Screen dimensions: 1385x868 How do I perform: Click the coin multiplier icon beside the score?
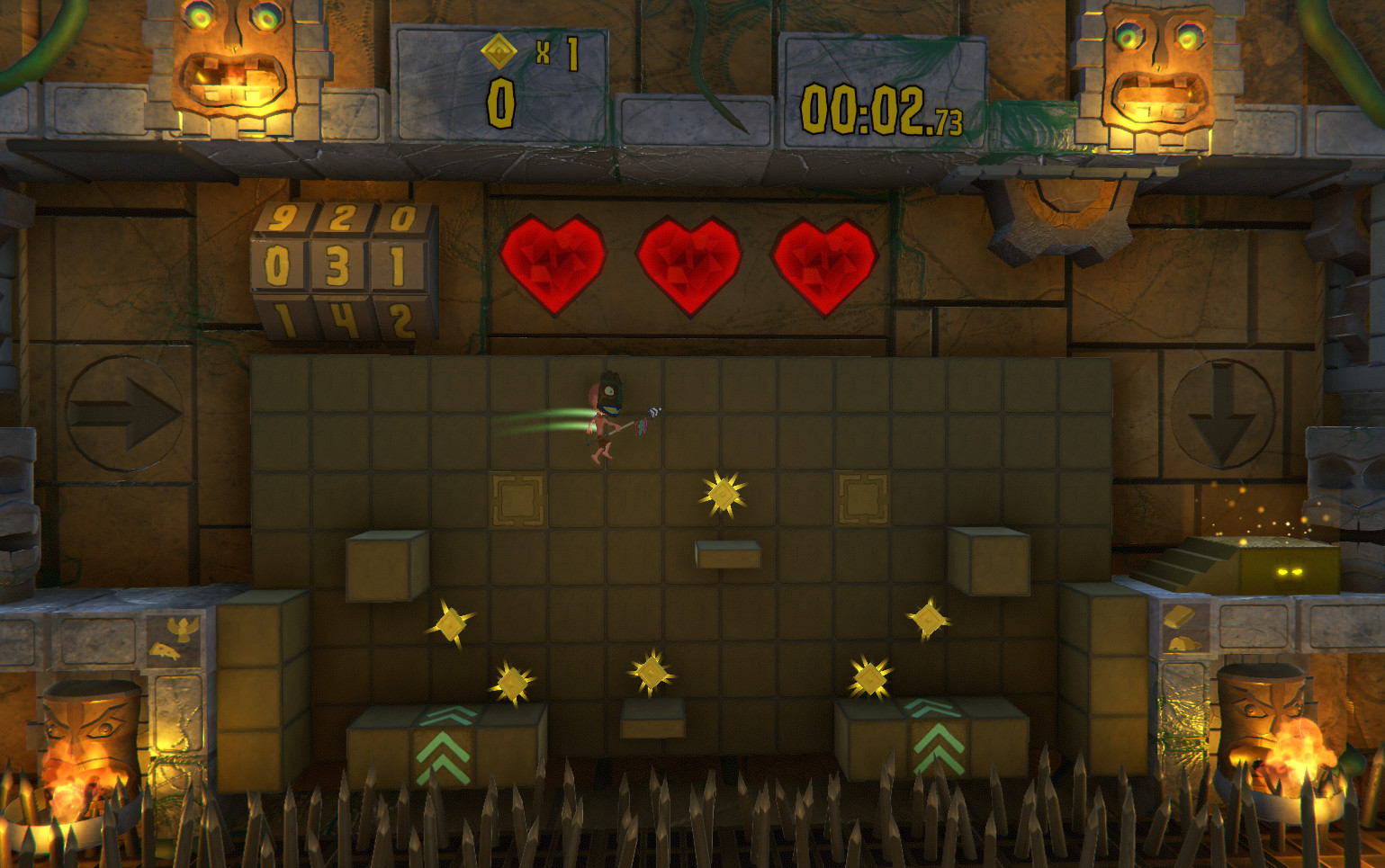click(500, 50)
